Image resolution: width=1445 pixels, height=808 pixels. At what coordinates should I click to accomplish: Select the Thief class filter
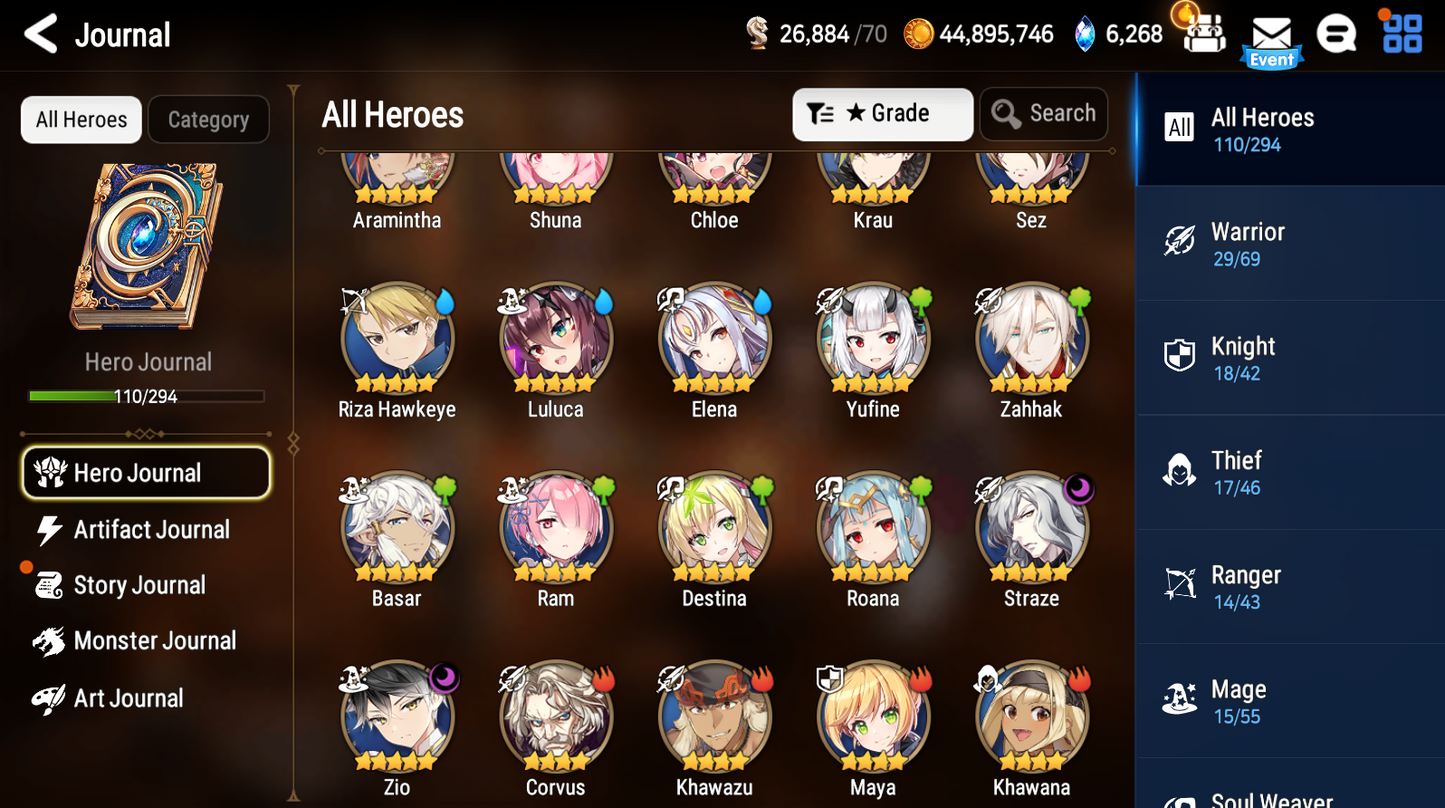click(1290, 471)
